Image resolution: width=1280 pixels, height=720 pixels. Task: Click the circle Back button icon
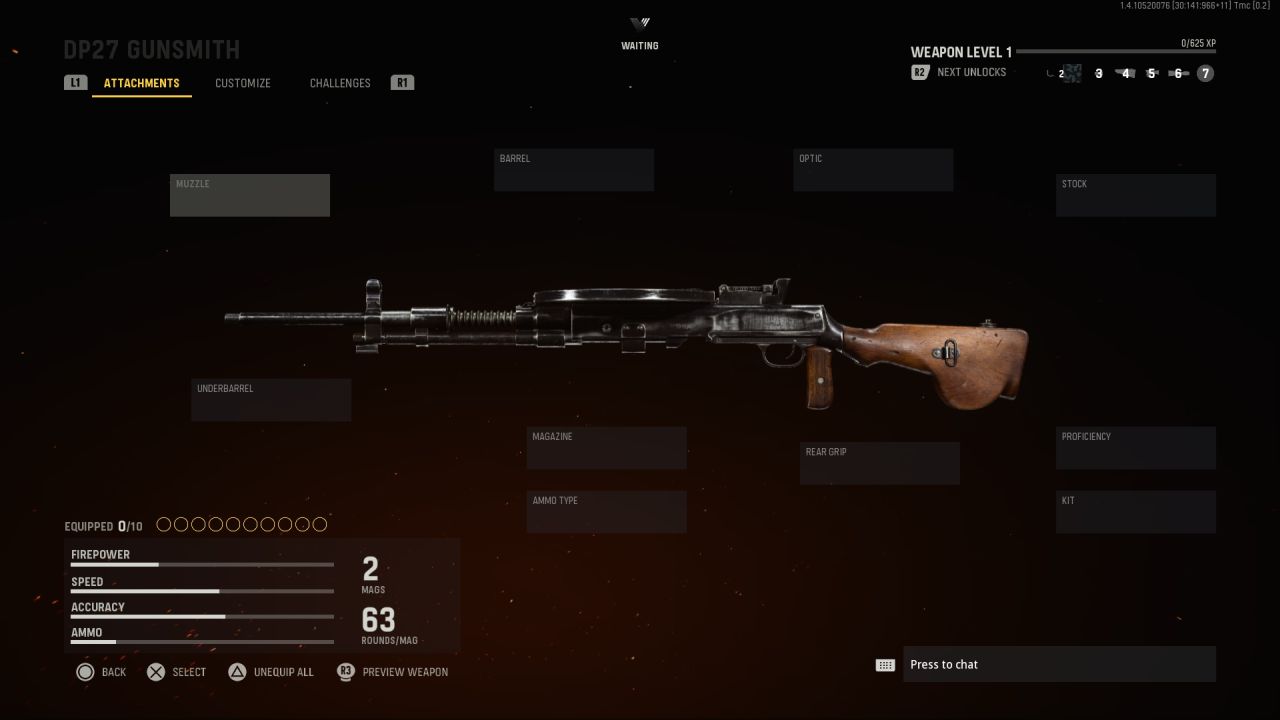(86, 672)
